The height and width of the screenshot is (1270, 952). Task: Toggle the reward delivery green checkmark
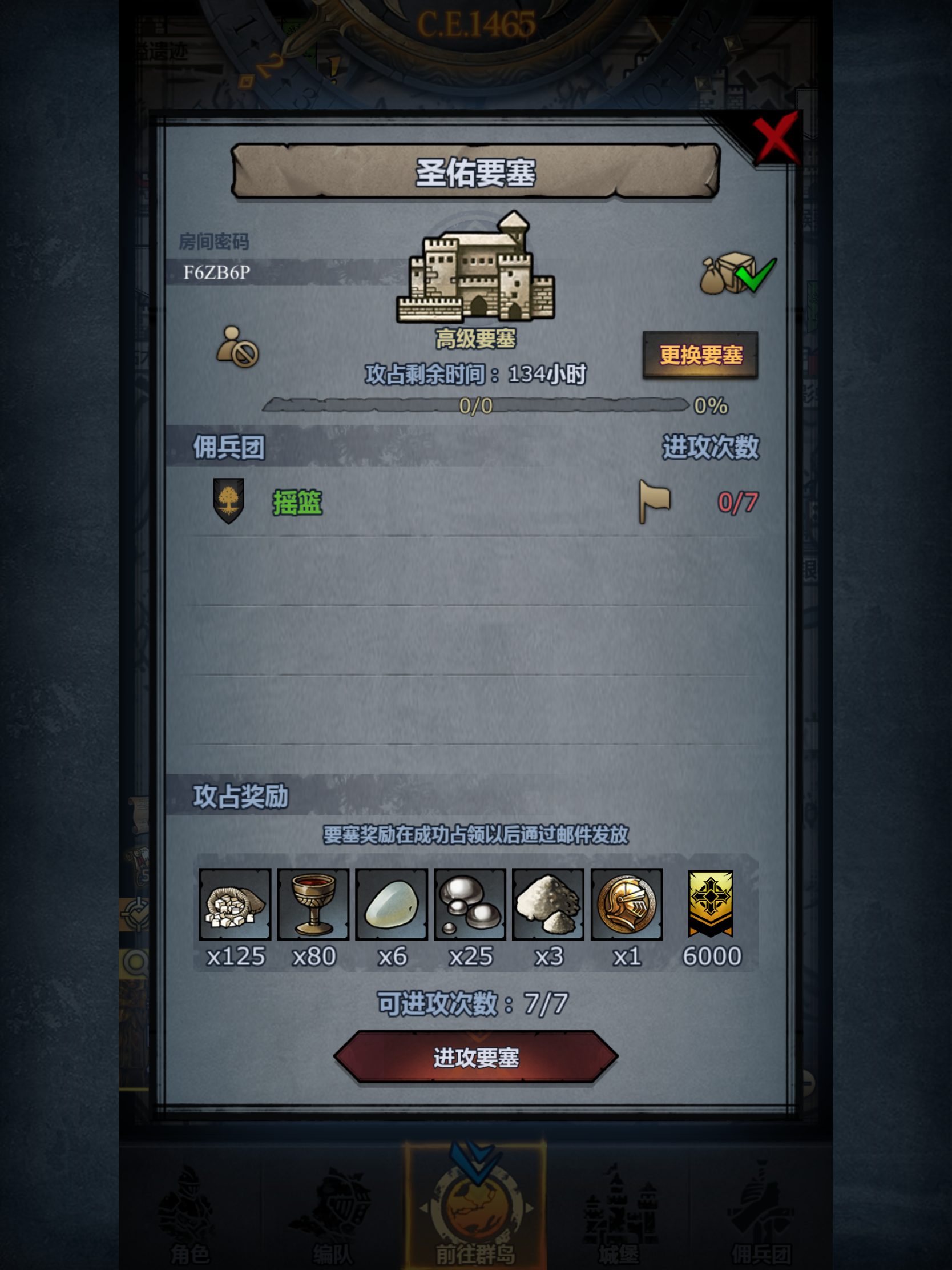tap(756, 275)
